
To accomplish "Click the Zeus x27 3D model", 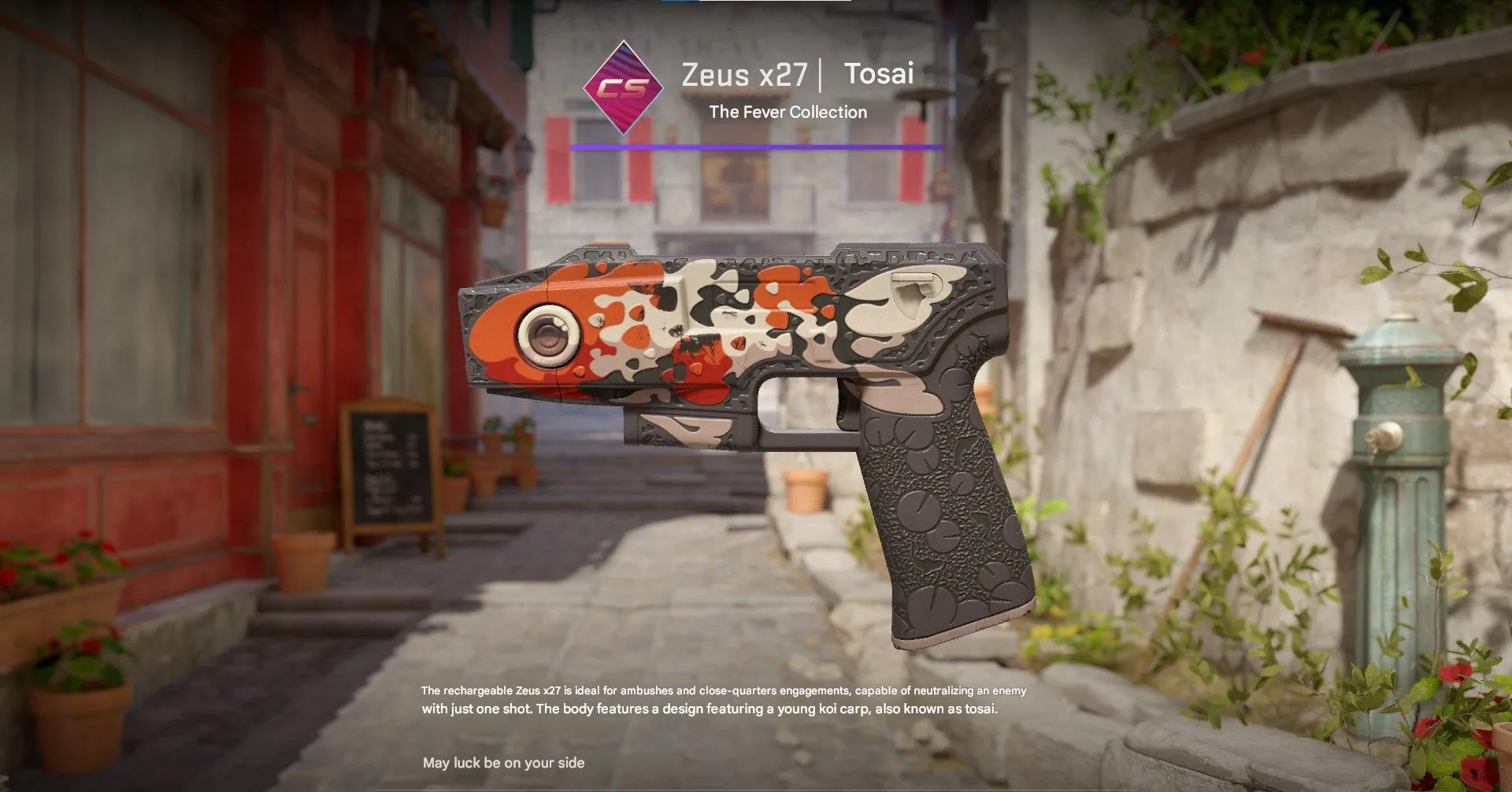I will tap(748, 354).
